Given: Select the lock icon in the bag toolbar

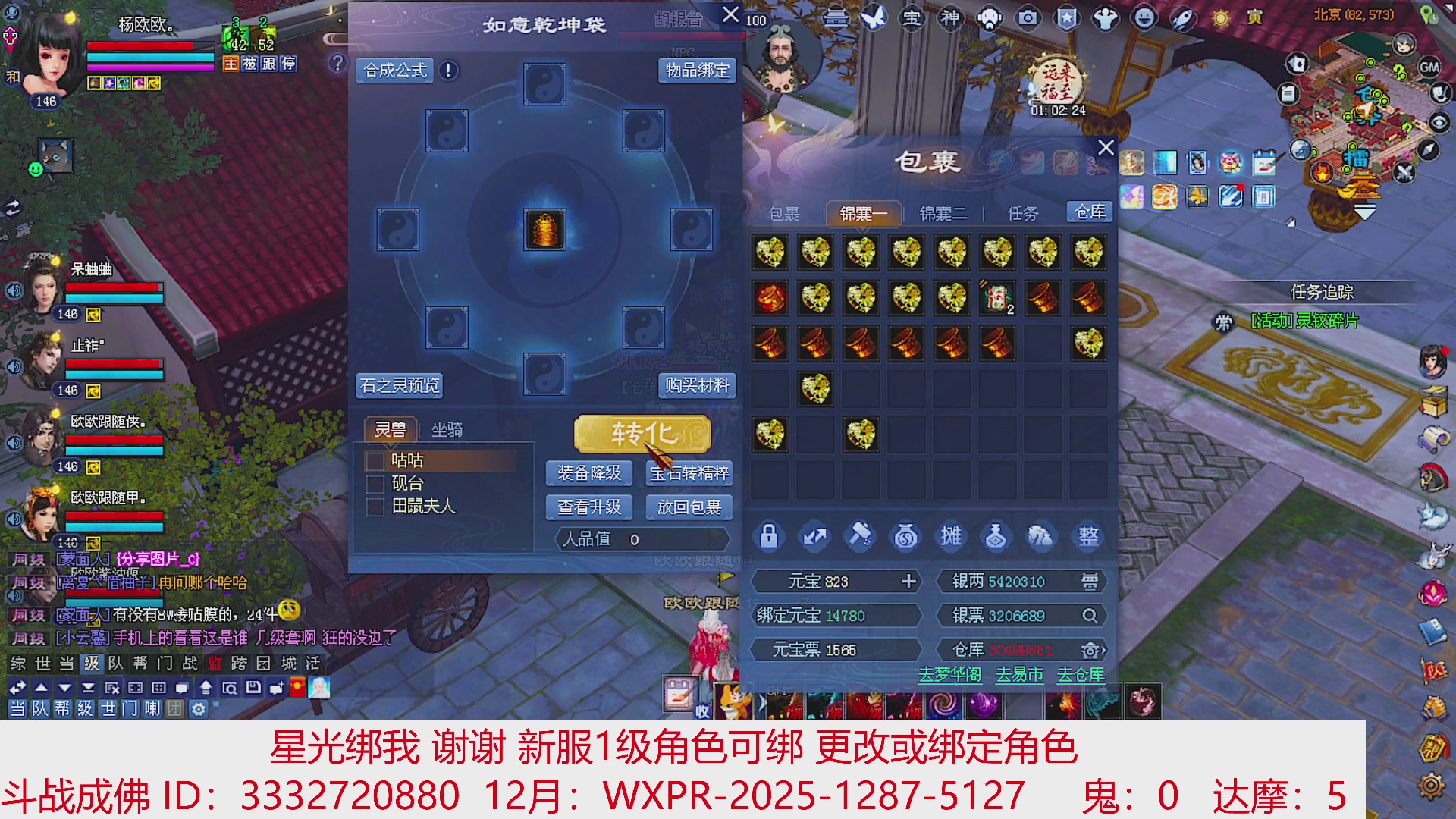Looking at the screenshot, I should 768,536.
